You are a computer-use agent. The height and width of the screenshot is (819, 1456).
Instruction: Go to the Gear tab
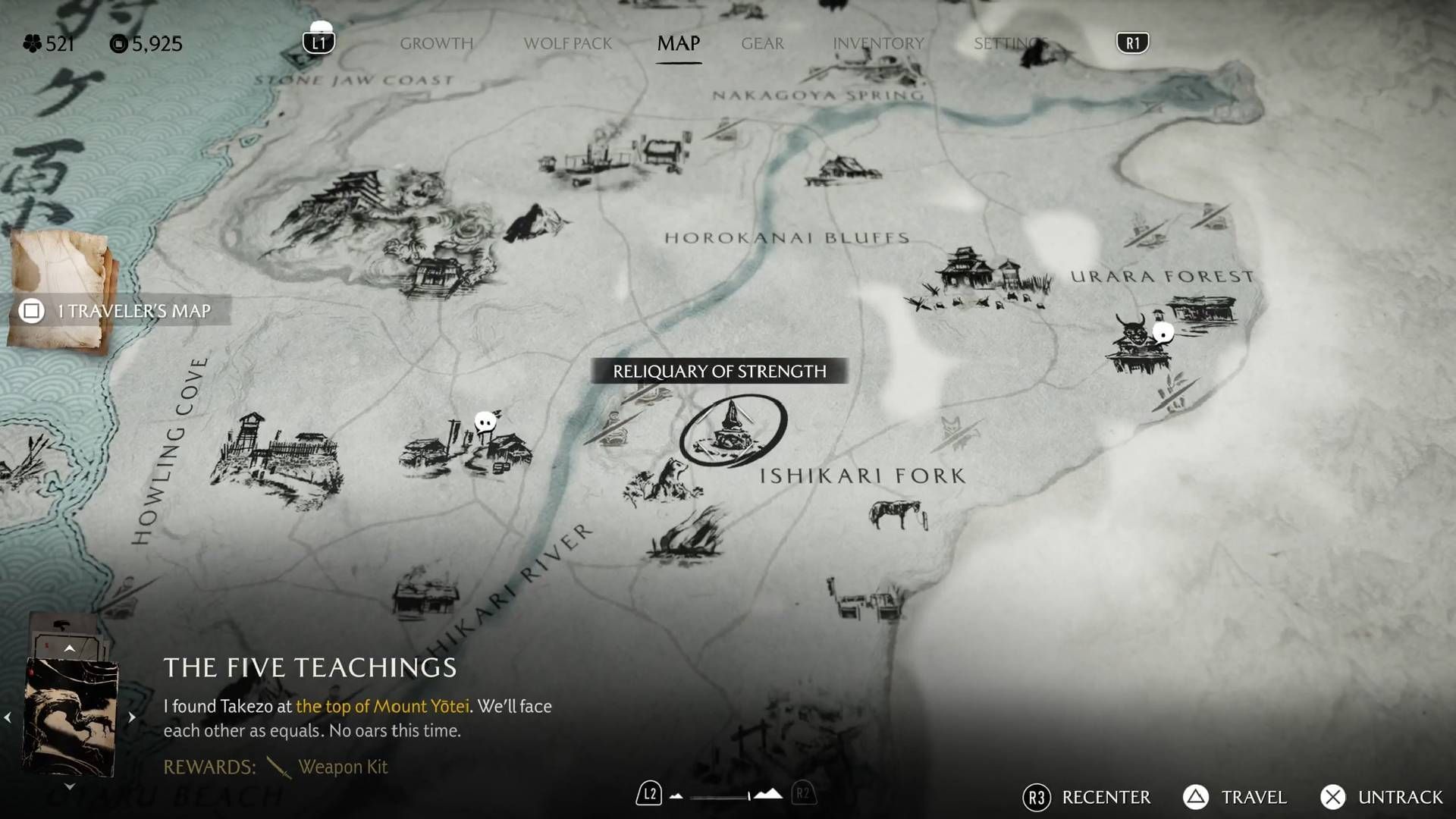pyautogui.click(x=762, y=44)
